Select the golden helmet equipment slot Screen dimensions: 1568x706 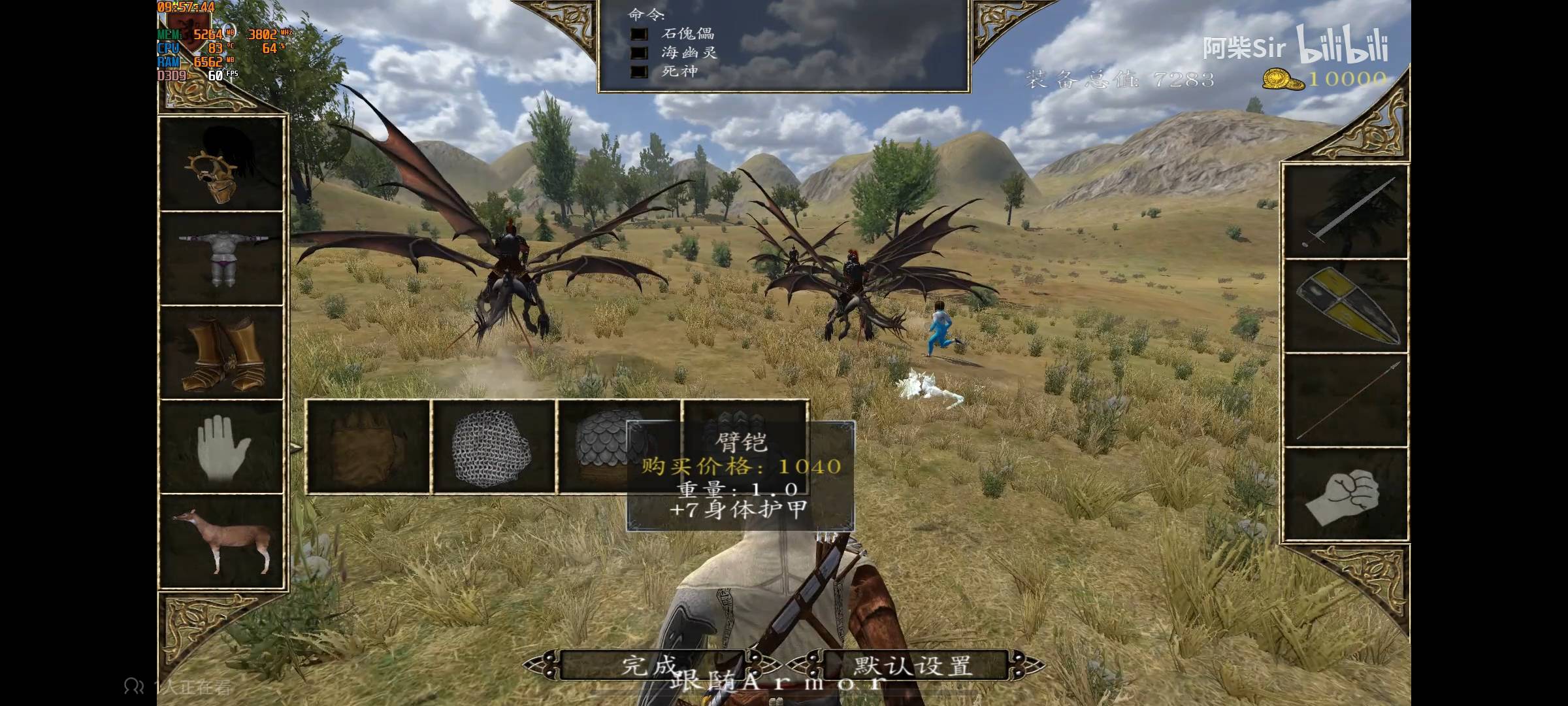(221, 165)
